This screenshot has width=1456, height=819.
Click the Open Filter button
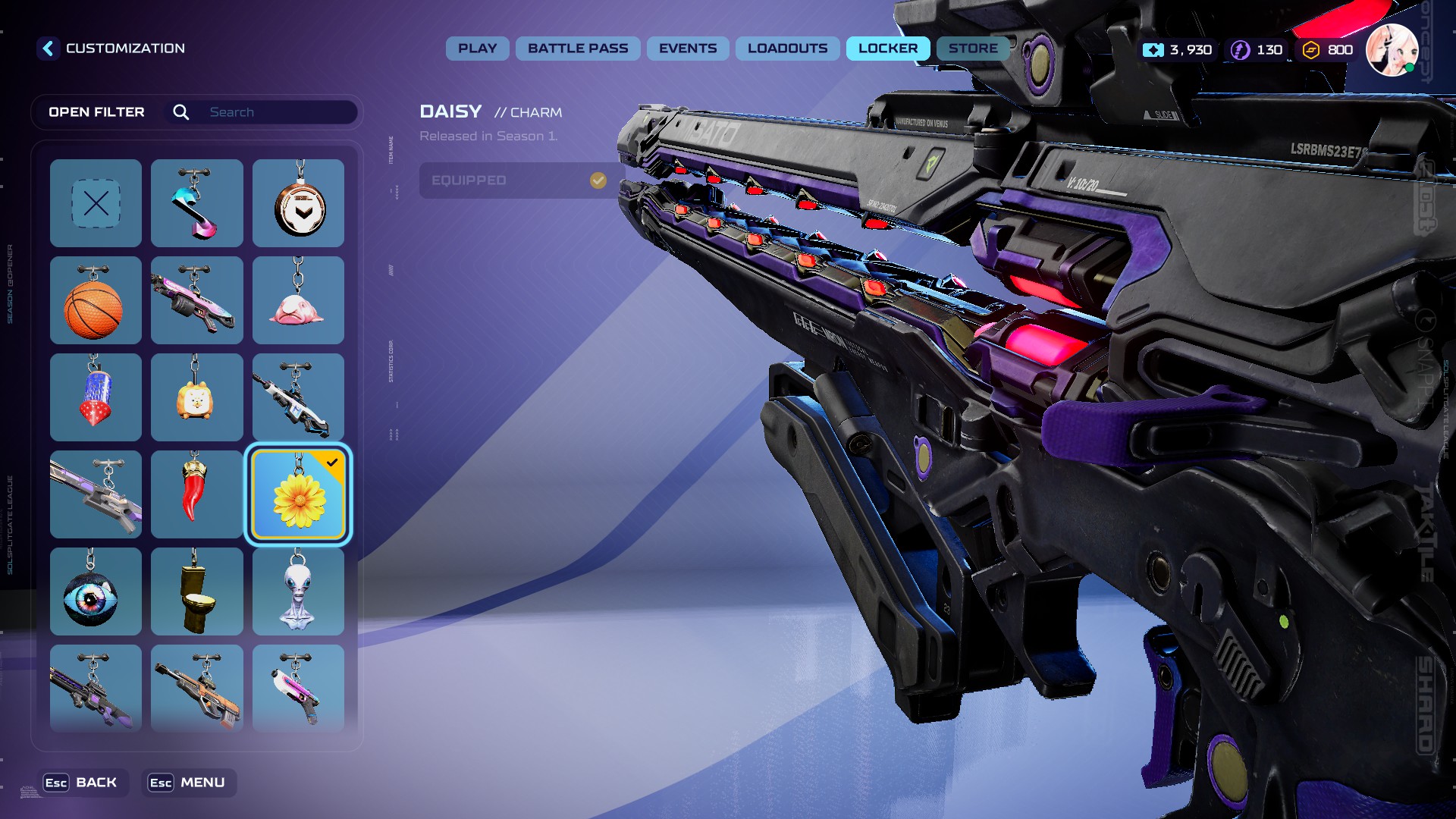[x=96, y=112]
